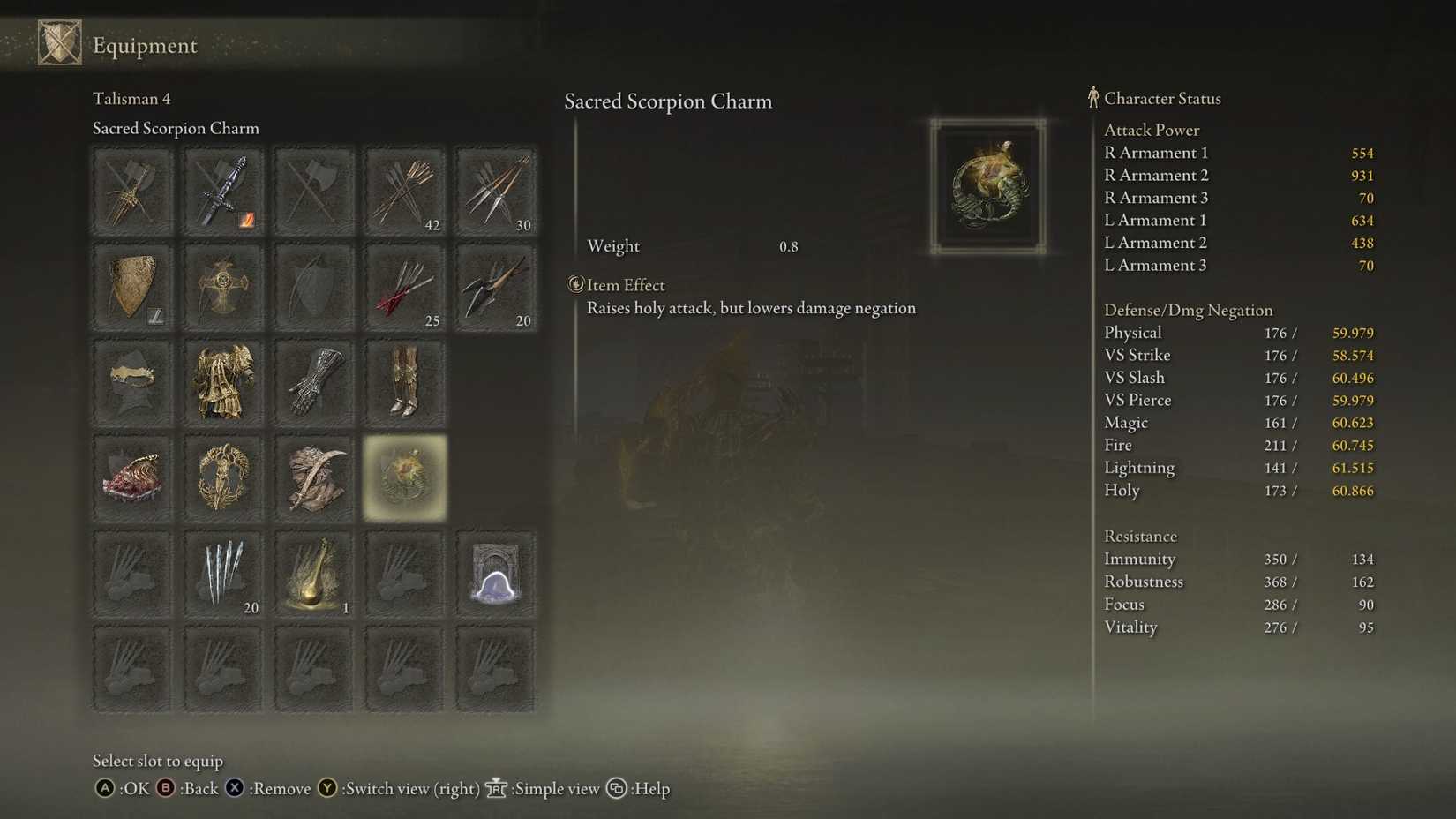The image size is (1456, 819).
Task: Select the lantern item with quantity 1
Action: pos(313,574)
